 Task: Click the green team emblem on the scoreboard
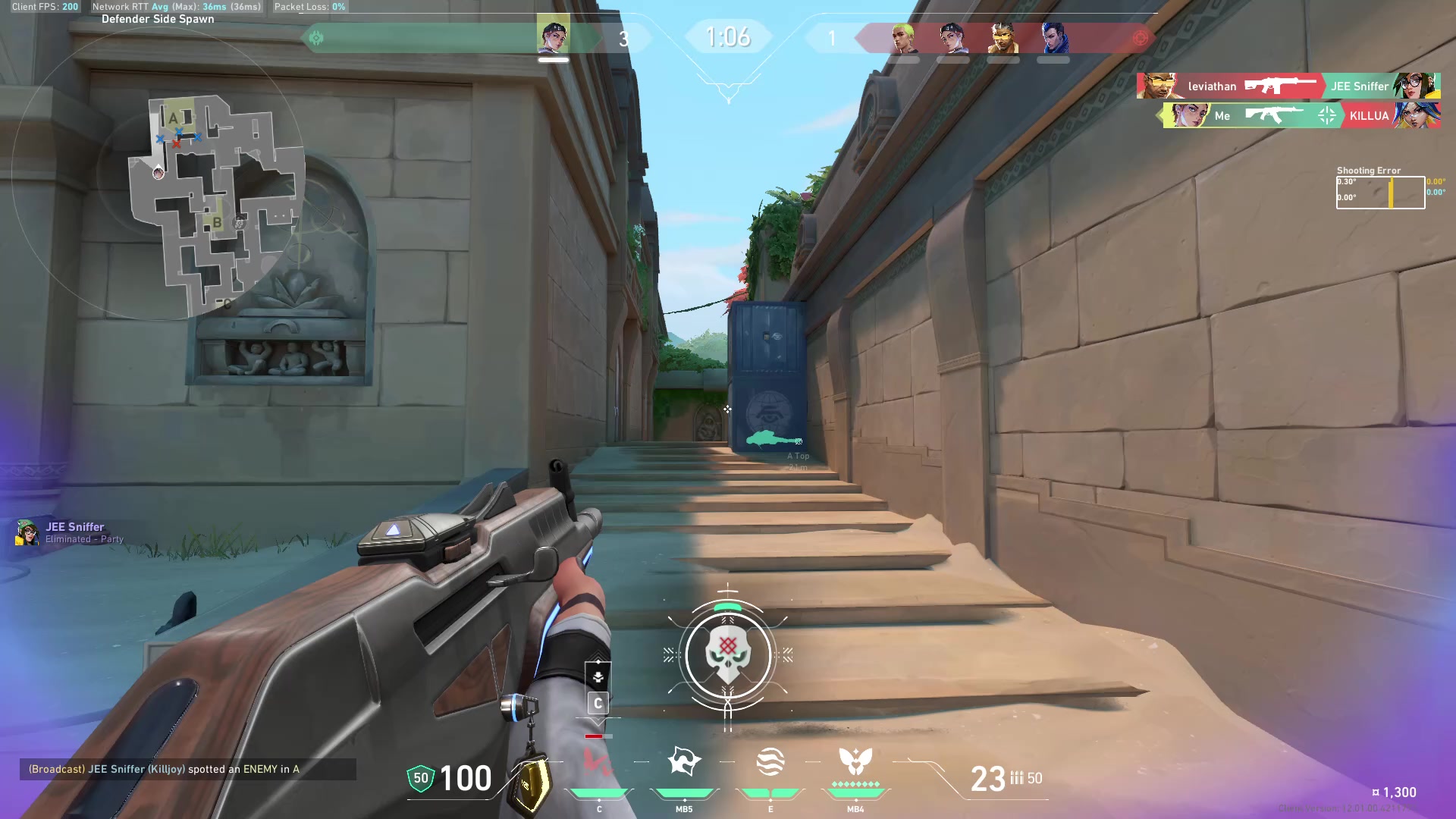(x=317, y=36)
